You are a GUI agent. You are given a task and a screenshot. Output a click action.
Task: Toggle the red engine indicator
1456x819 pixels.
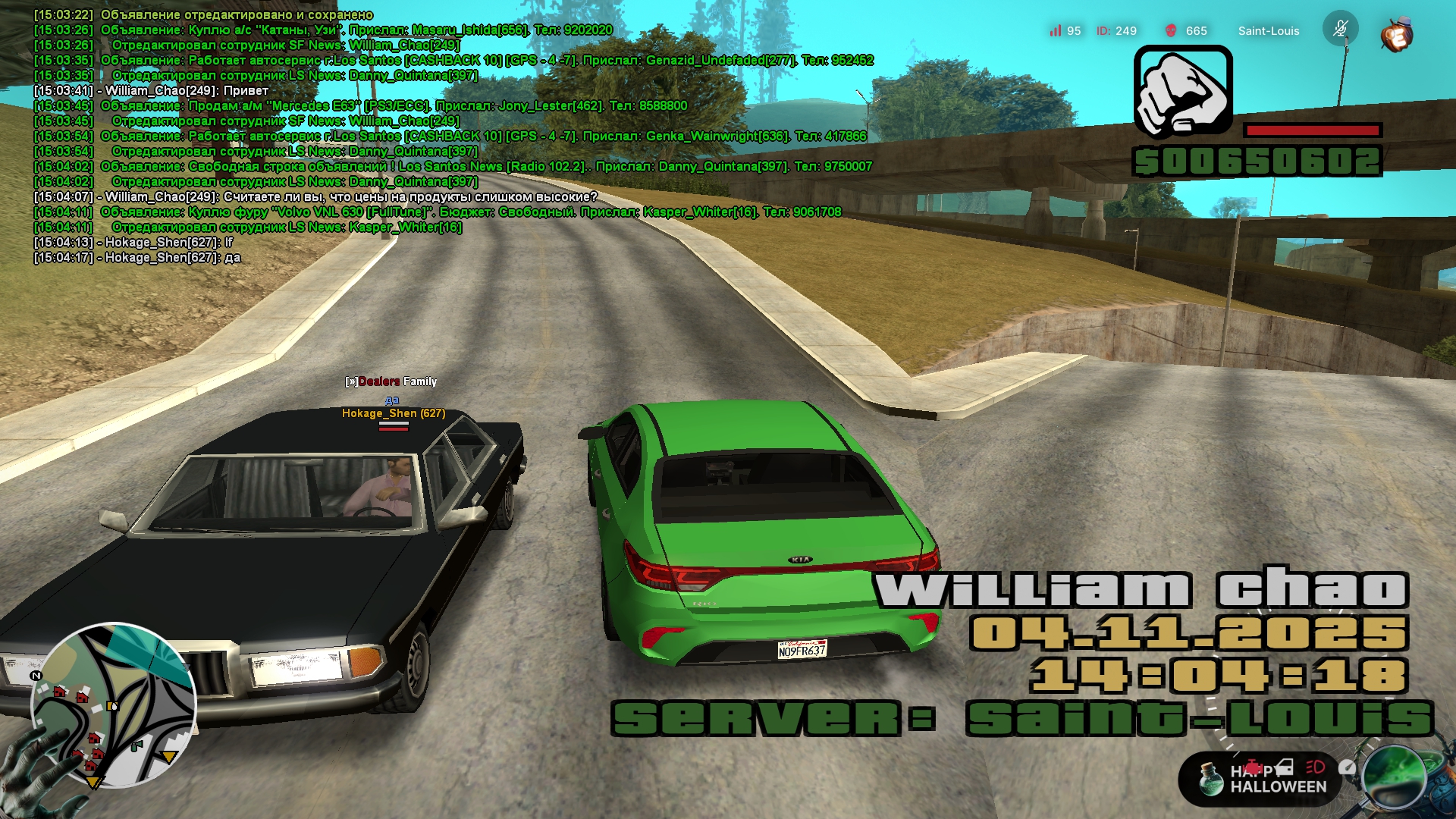point(1254,767)
